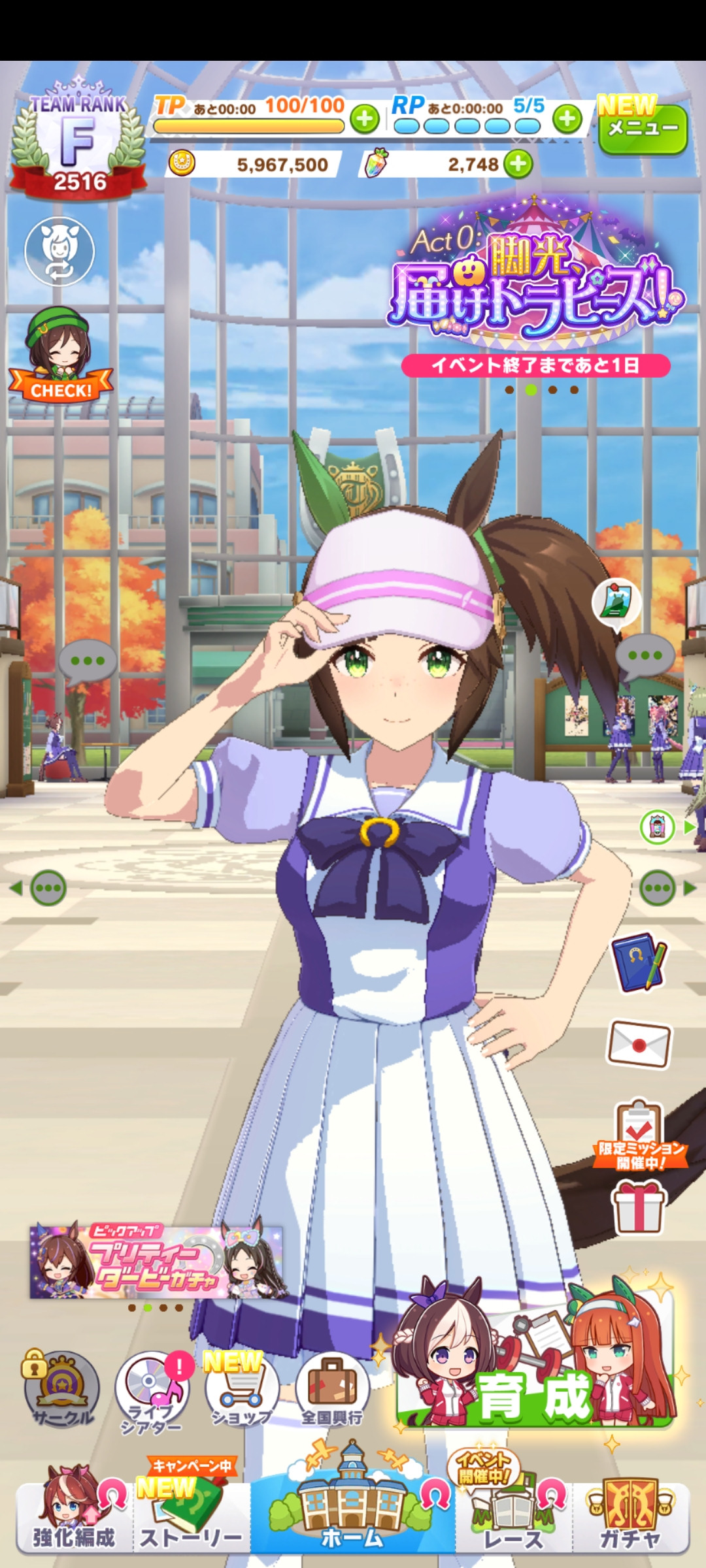This screenshot has width=706, height=1568.
Task: Open the プリティーダービーガチャ pickup banner
Action: (157, 1262)
